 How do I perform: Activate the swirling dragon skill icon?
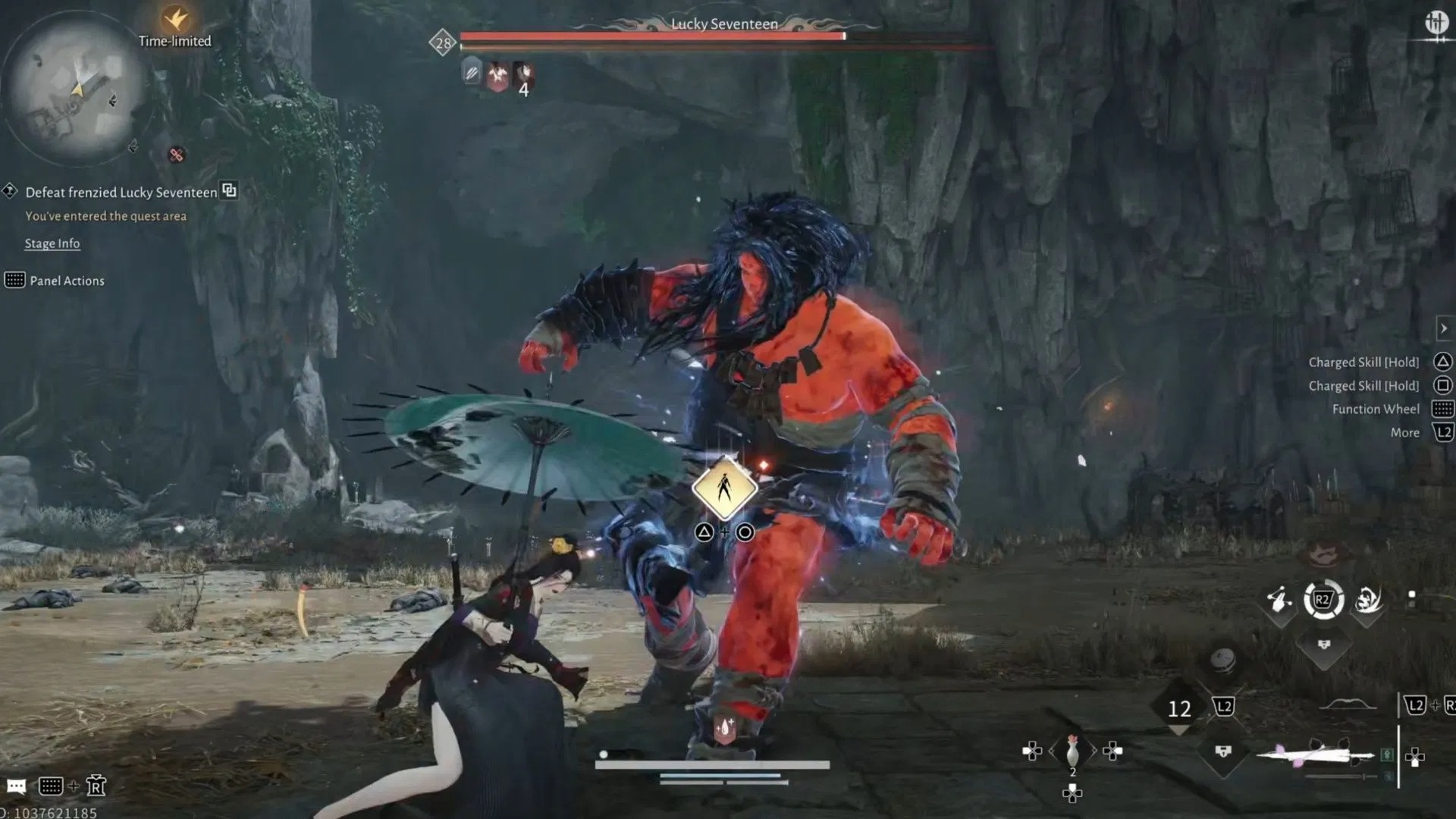point(1368,601)
